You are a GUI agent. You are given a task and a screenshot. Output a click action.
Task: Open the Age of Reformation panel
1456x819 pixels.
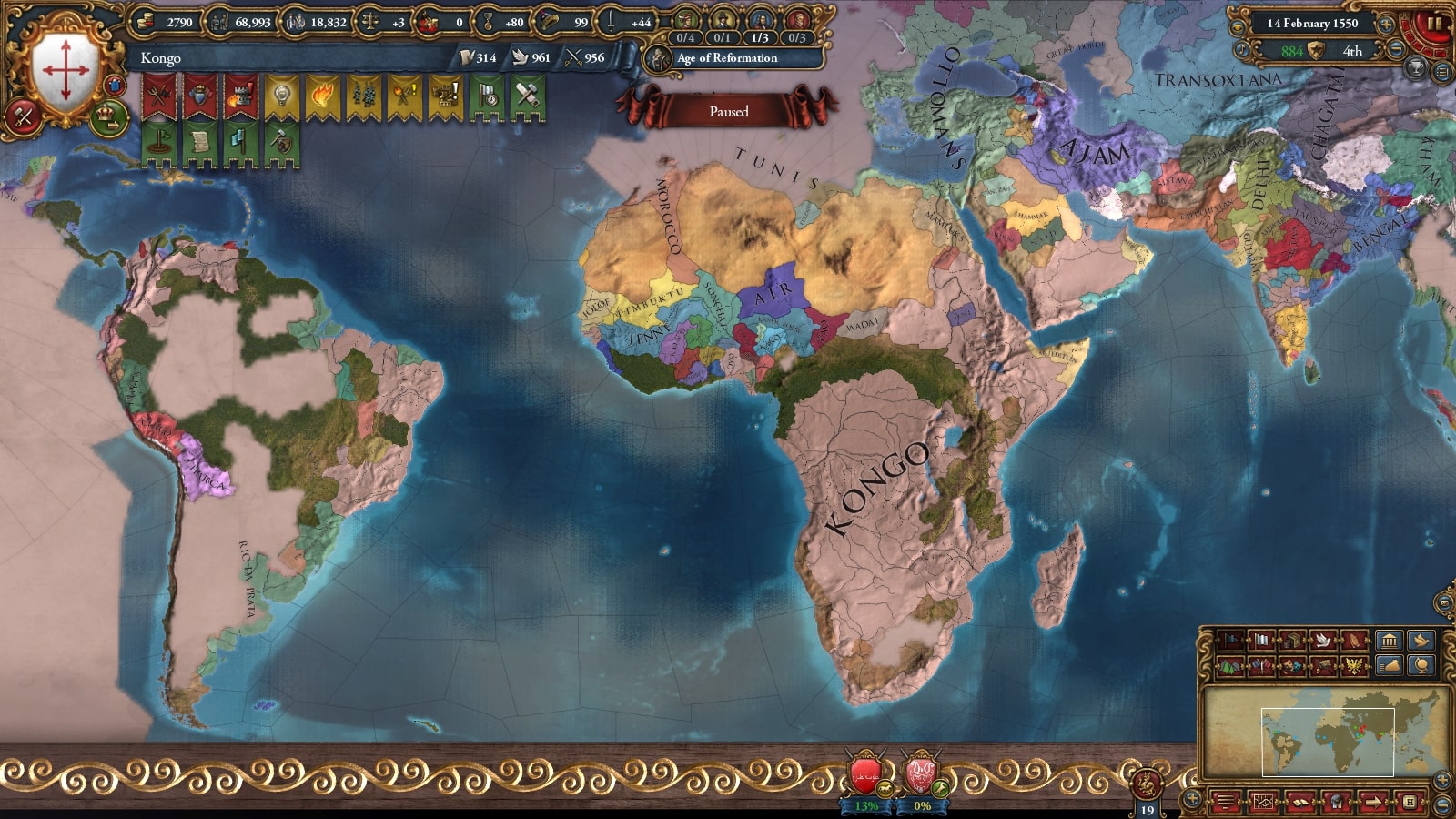coord(726,58)
